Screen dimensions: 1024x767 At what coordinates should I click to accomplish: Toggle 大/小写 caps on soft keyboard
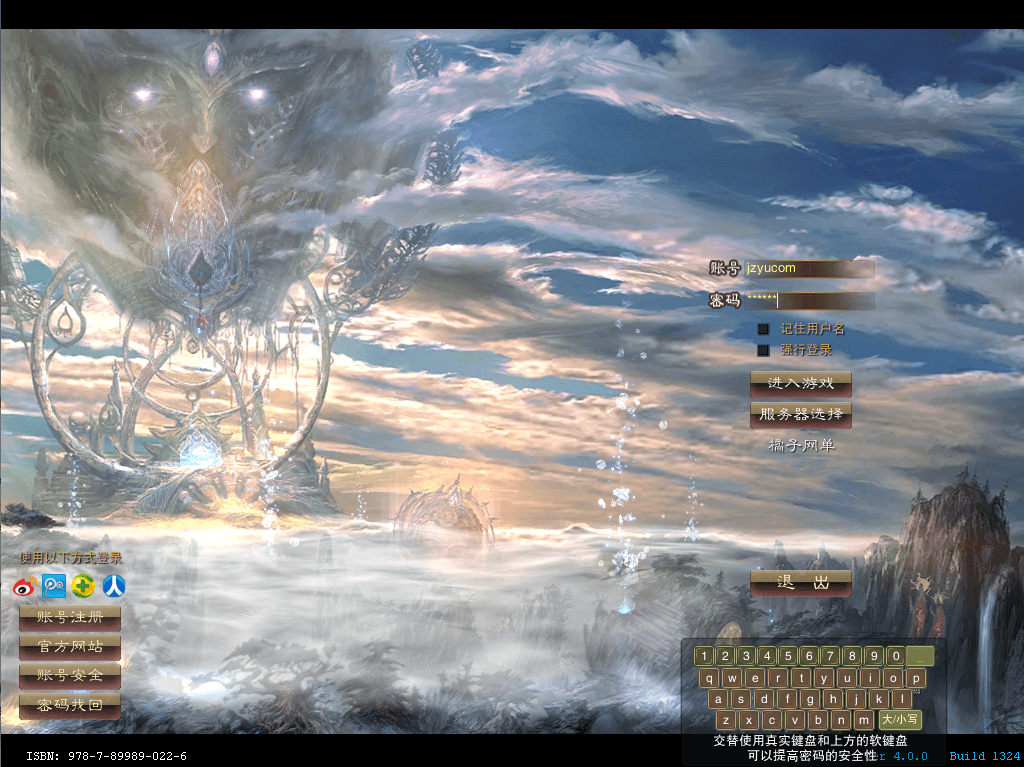(900, 720)
